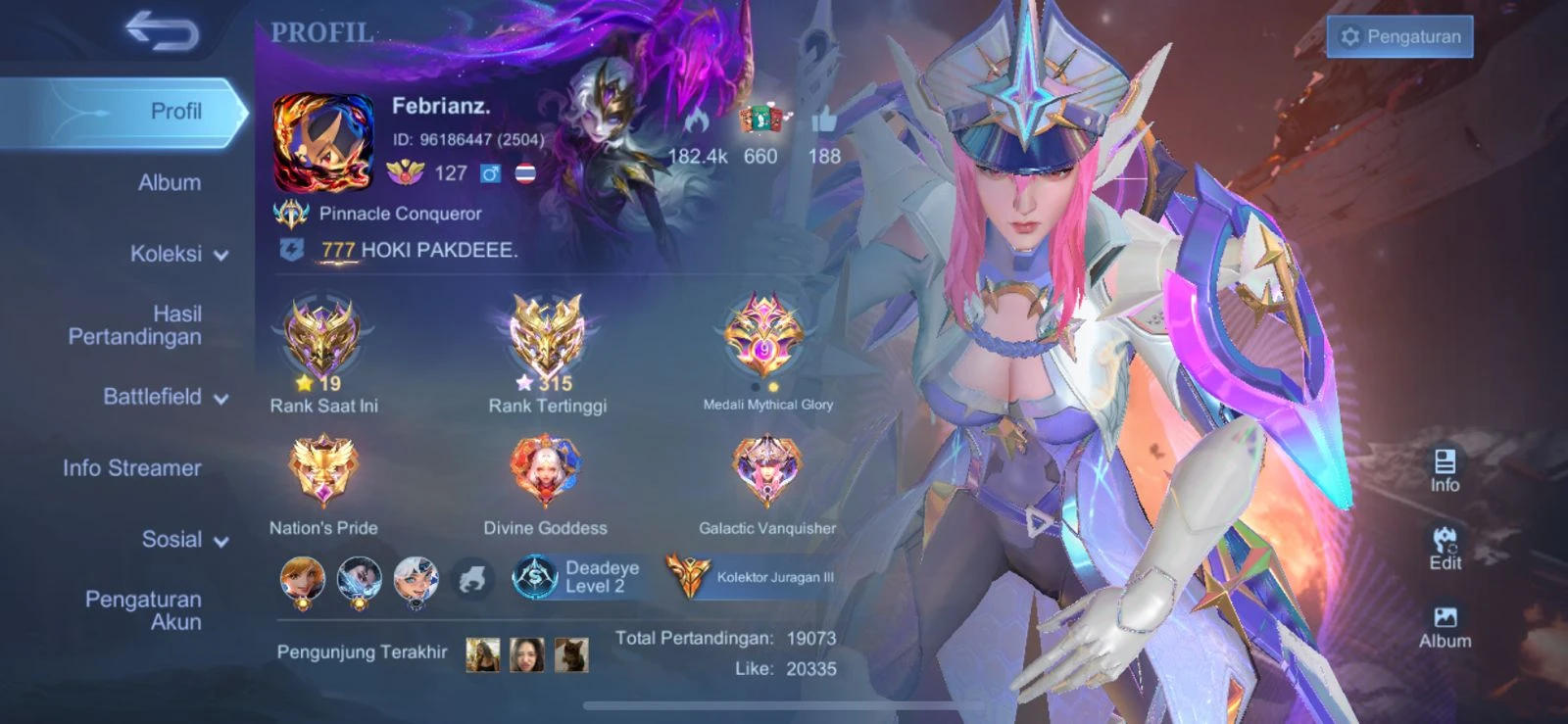Click the thumbs-up likes icon
The width and height of the screenshot is (1568, 724).
click(x=825, y=122)
